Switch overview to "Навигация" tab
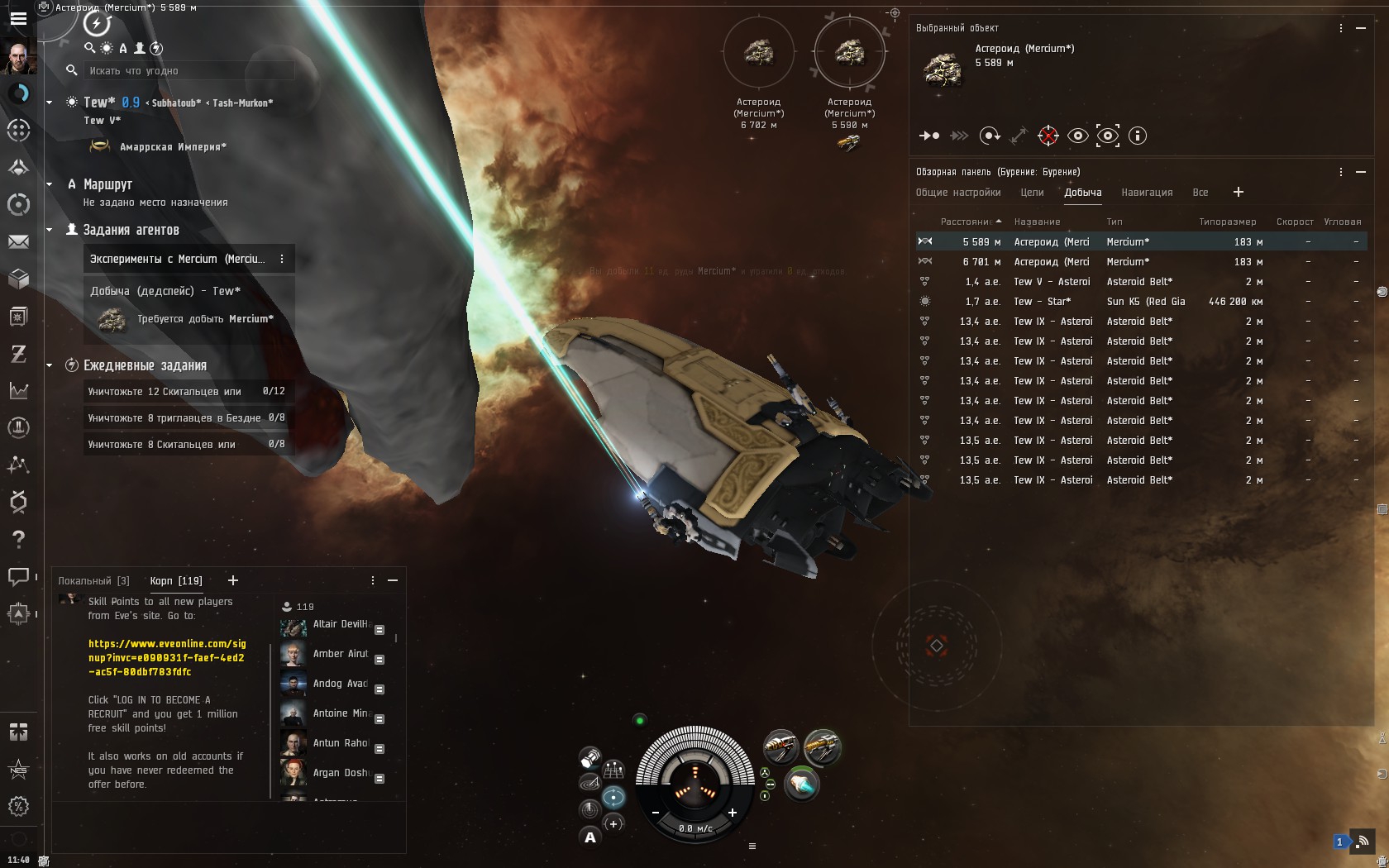The height and width of the screenshot is (868, 1389). coord(1147,193)
